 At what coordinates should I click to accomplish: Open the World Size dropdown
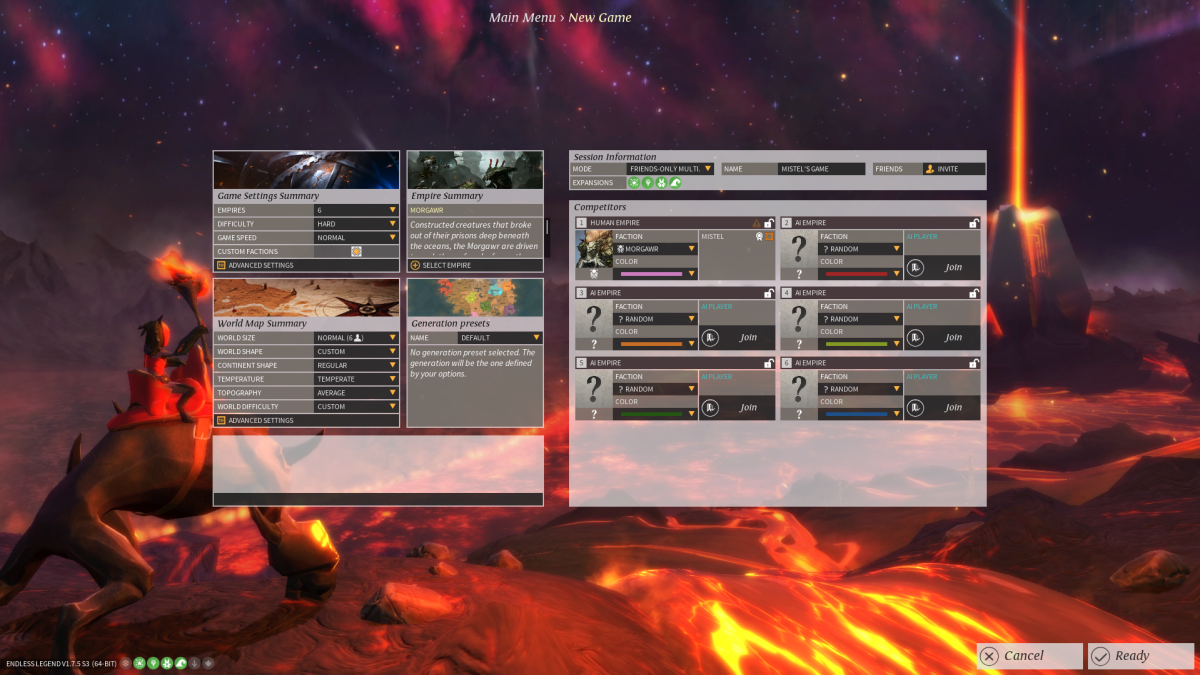point(357,338)
